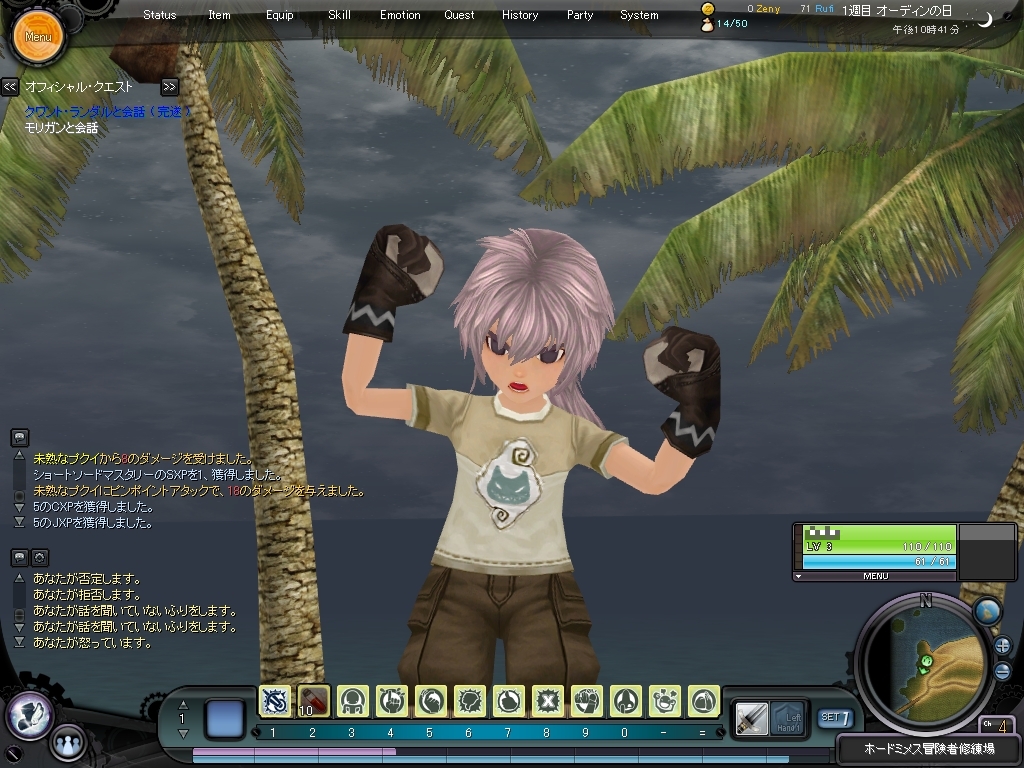This screenshot has width=1024, height=768.
Task: Open the party members round icon
Action: point(67,743)
